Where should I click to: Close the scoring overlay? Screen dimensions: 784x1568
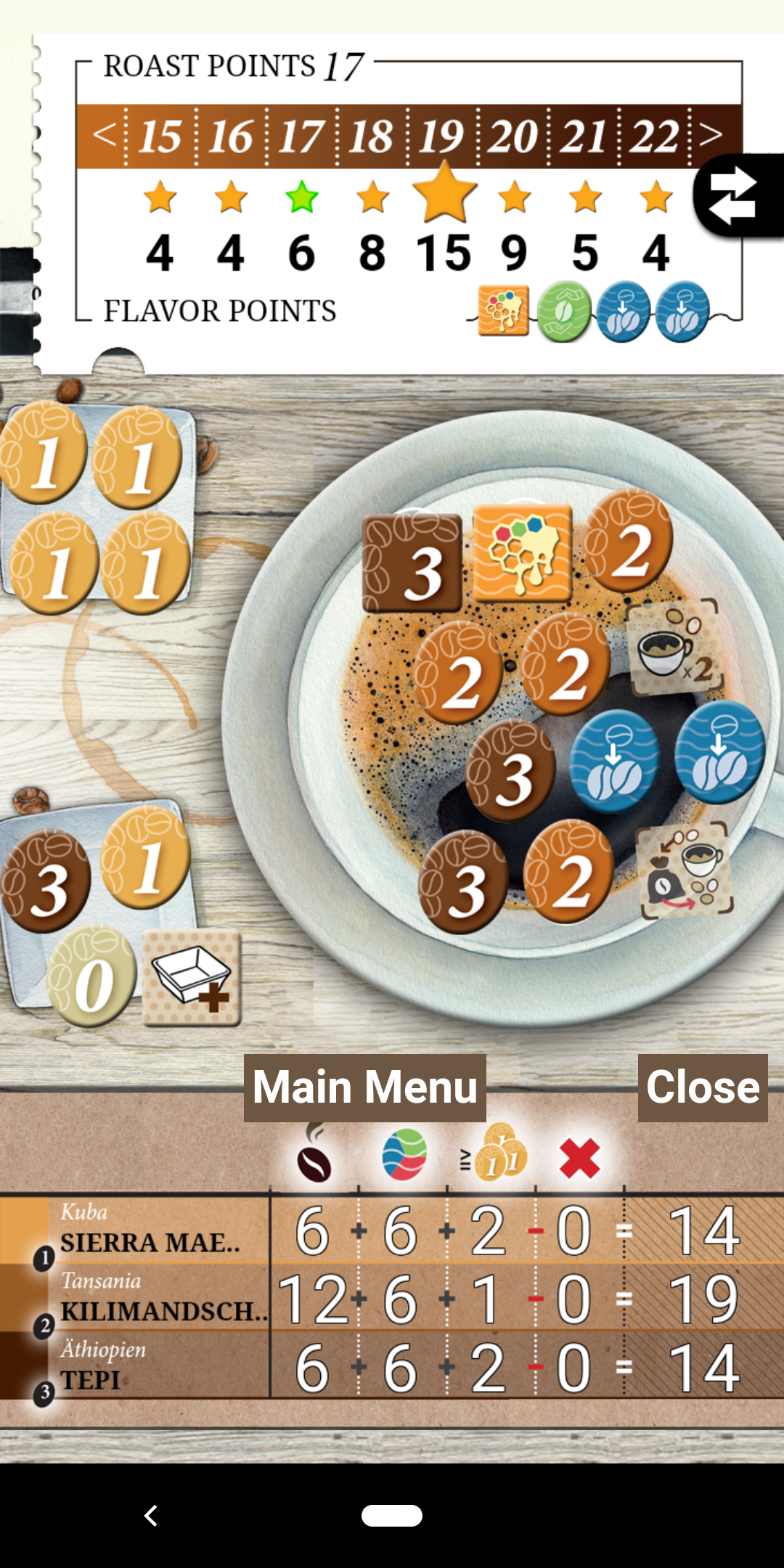[x=702, y=1087]
